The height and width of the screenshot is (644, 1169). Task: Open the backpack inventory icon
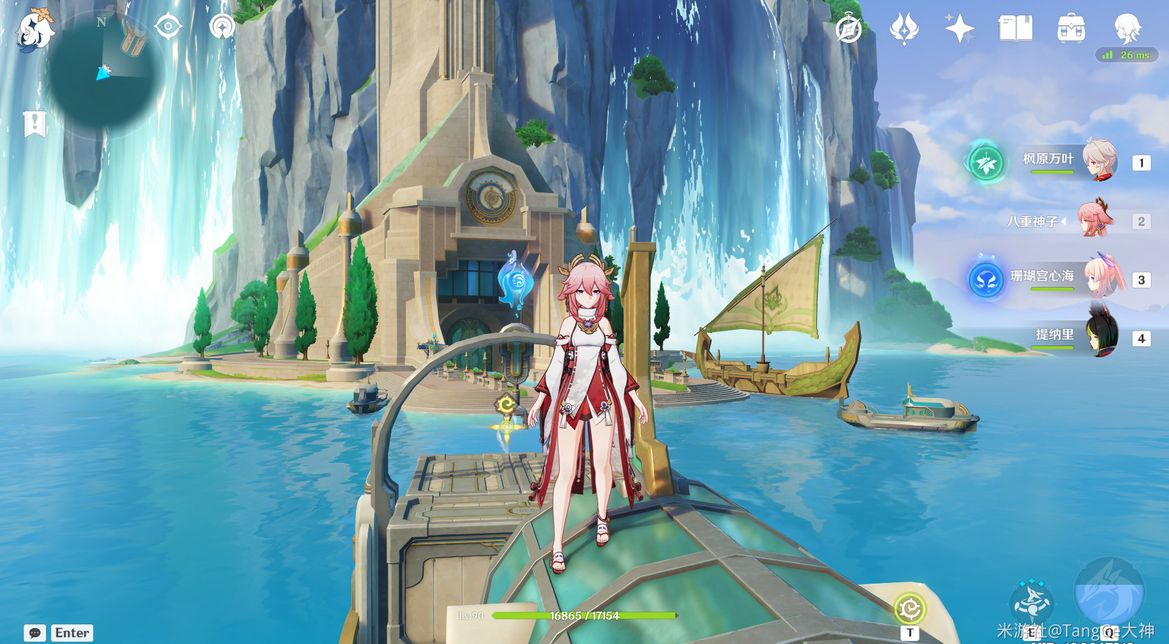coord(1071,28)
